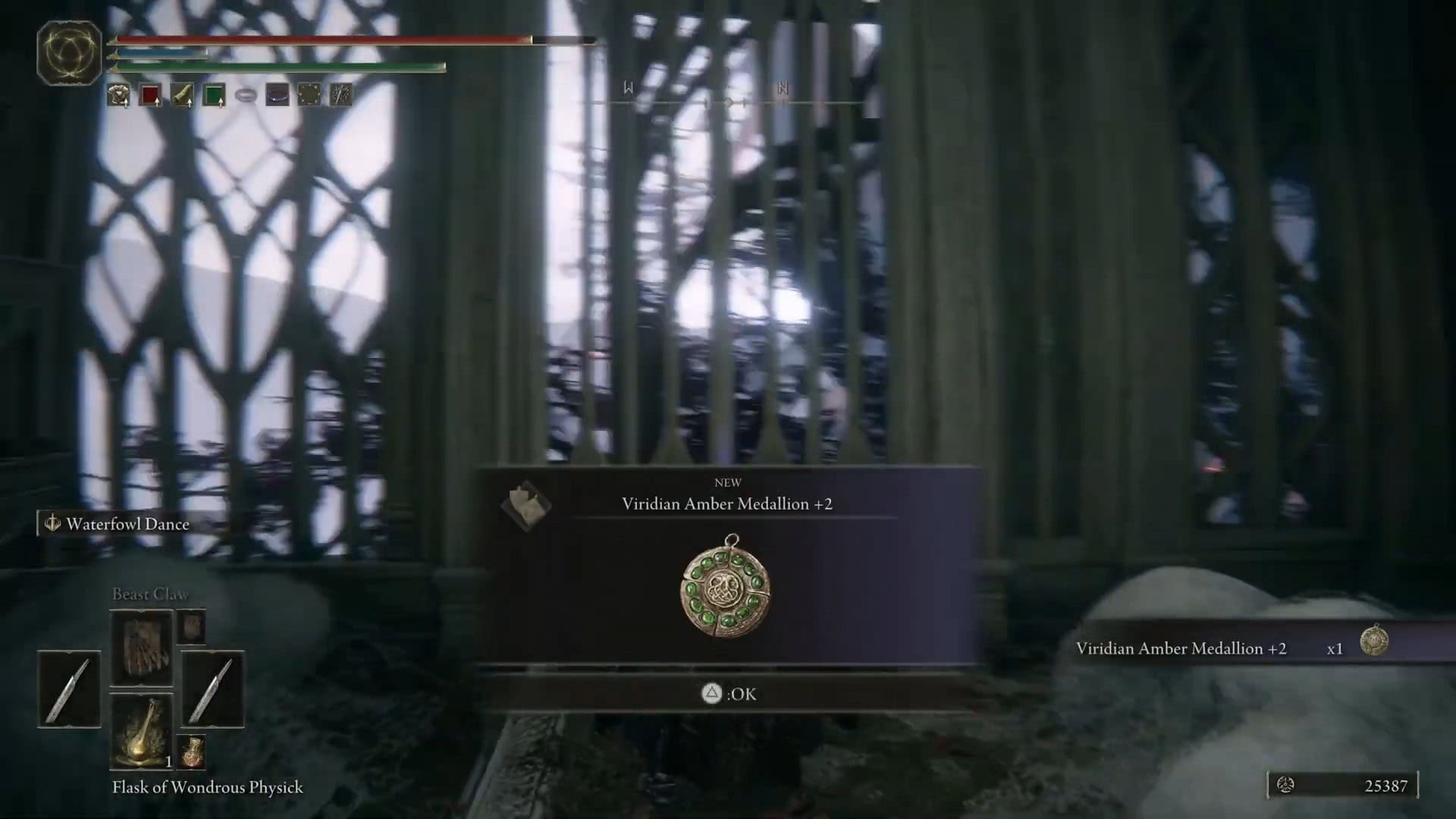Image resolution: width=1456 pixels, height=819 pixels.
Task: Click the purple necklace buff icon
Action: (276, 95)
